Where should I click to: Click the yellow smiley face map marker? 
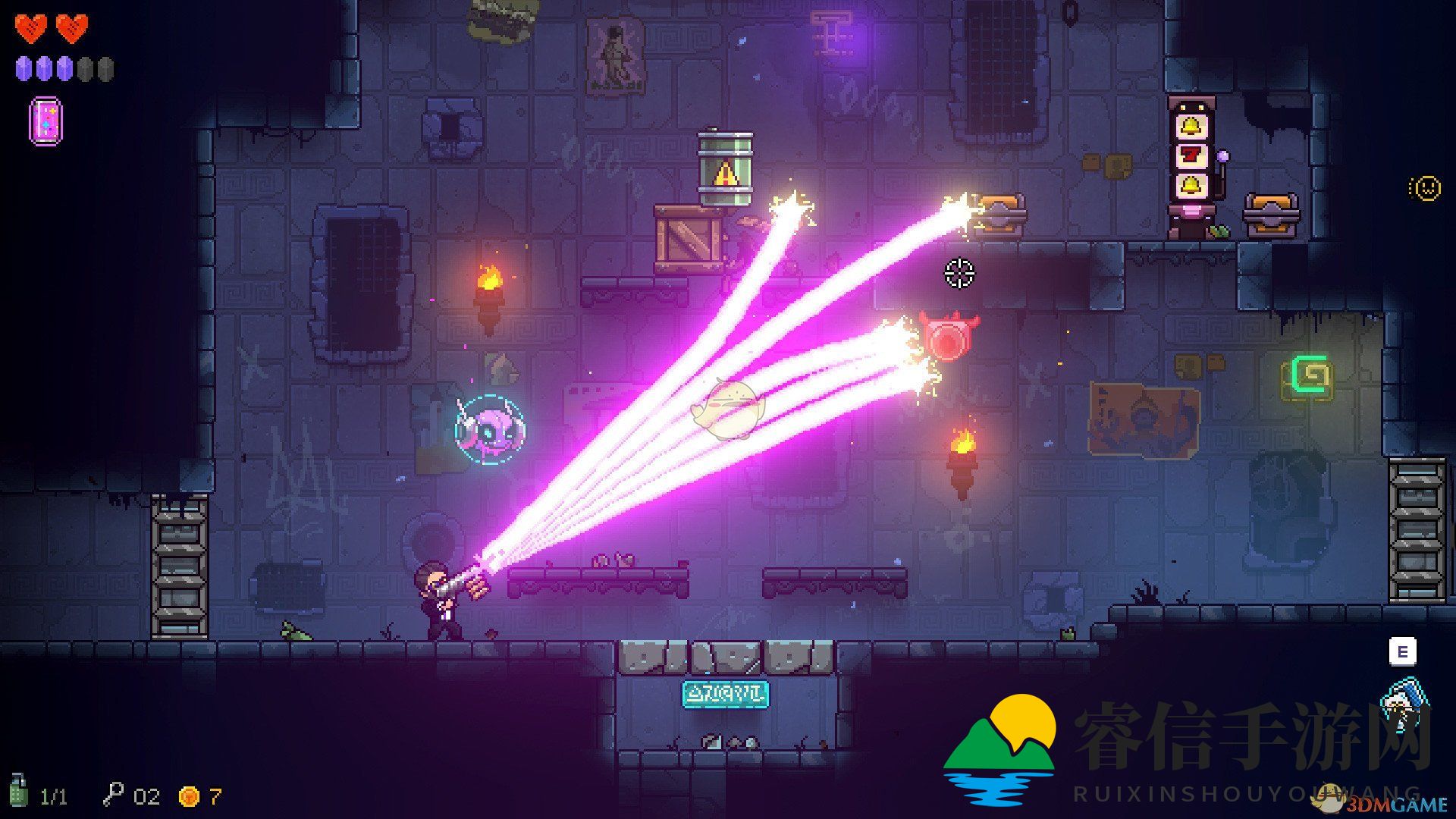pyautogui.click(x=1426, y=187)
